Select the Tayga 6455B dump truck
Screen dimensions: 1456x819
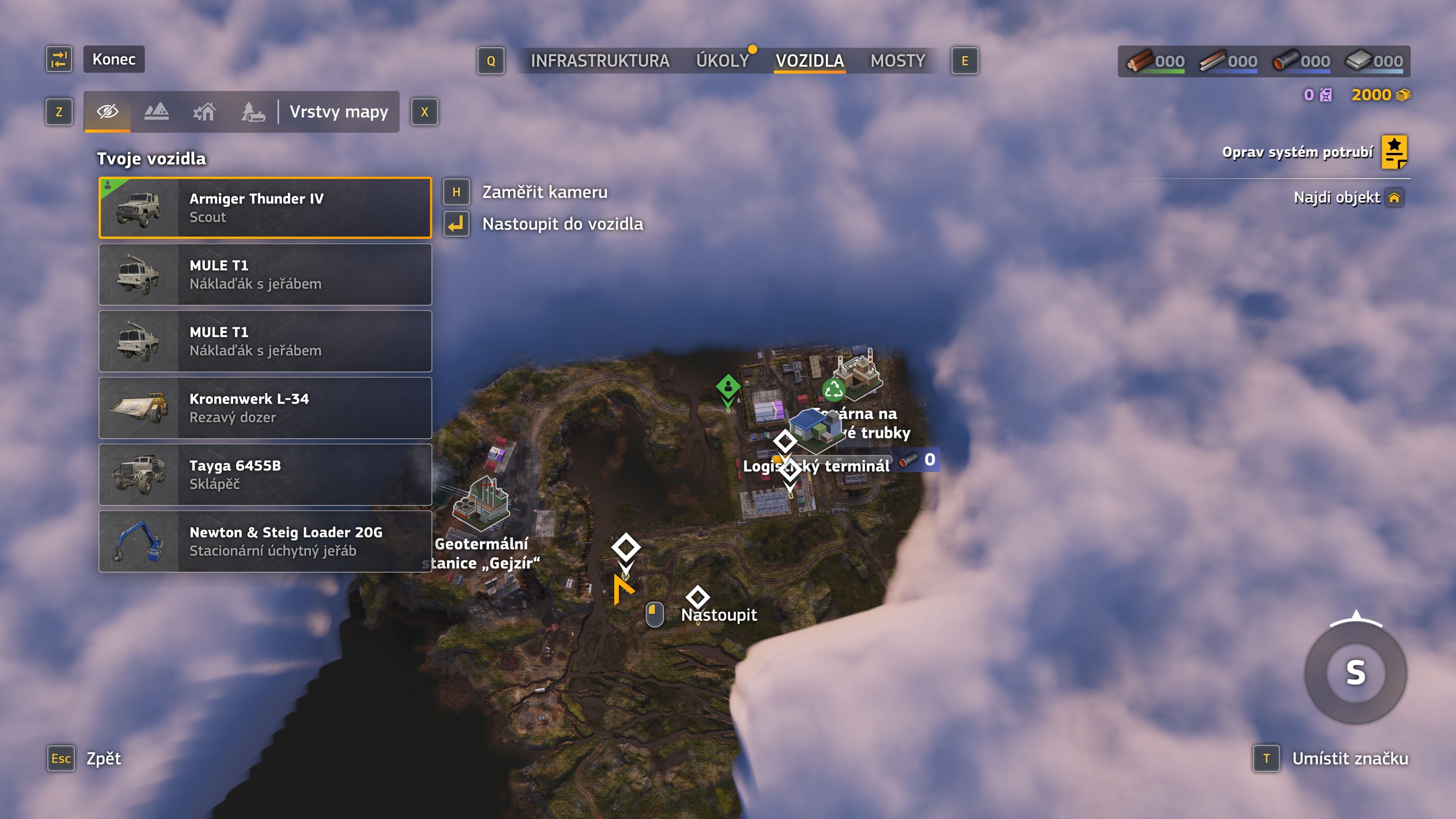point(265,475)
